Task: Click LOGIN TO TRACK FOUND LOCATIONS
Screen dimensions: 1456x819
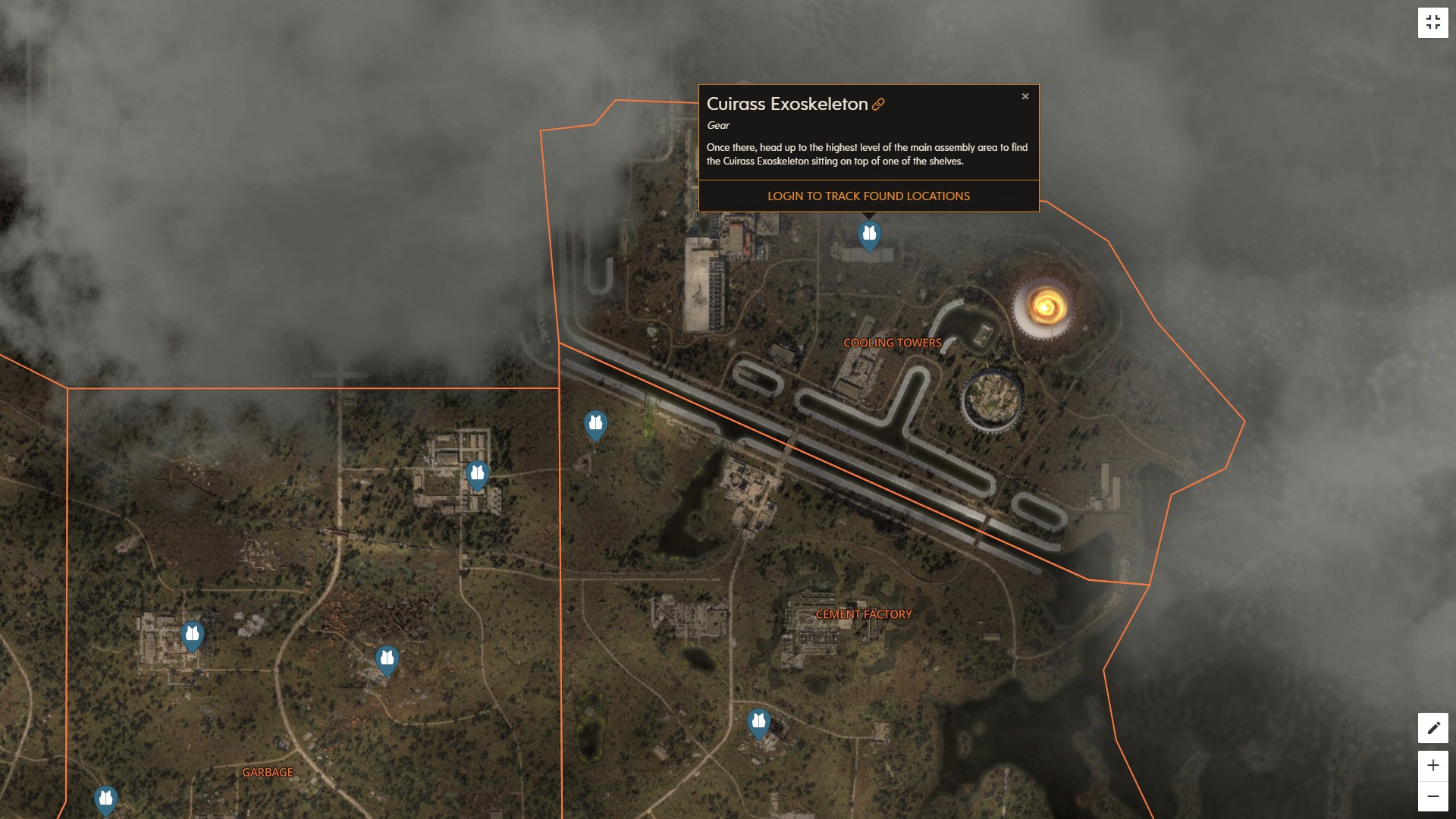Action: tap(868, 196)
